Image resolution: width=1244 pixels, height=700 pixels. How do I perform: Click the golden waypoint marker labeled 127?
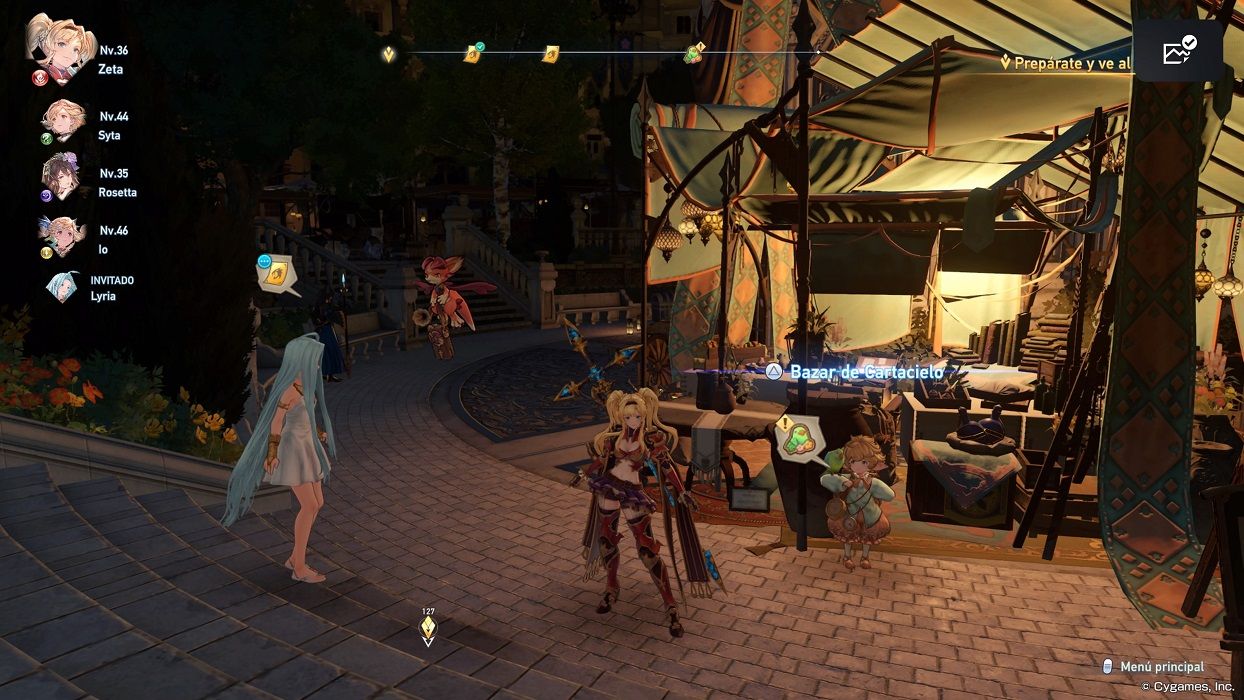click(x=428, y=628)
